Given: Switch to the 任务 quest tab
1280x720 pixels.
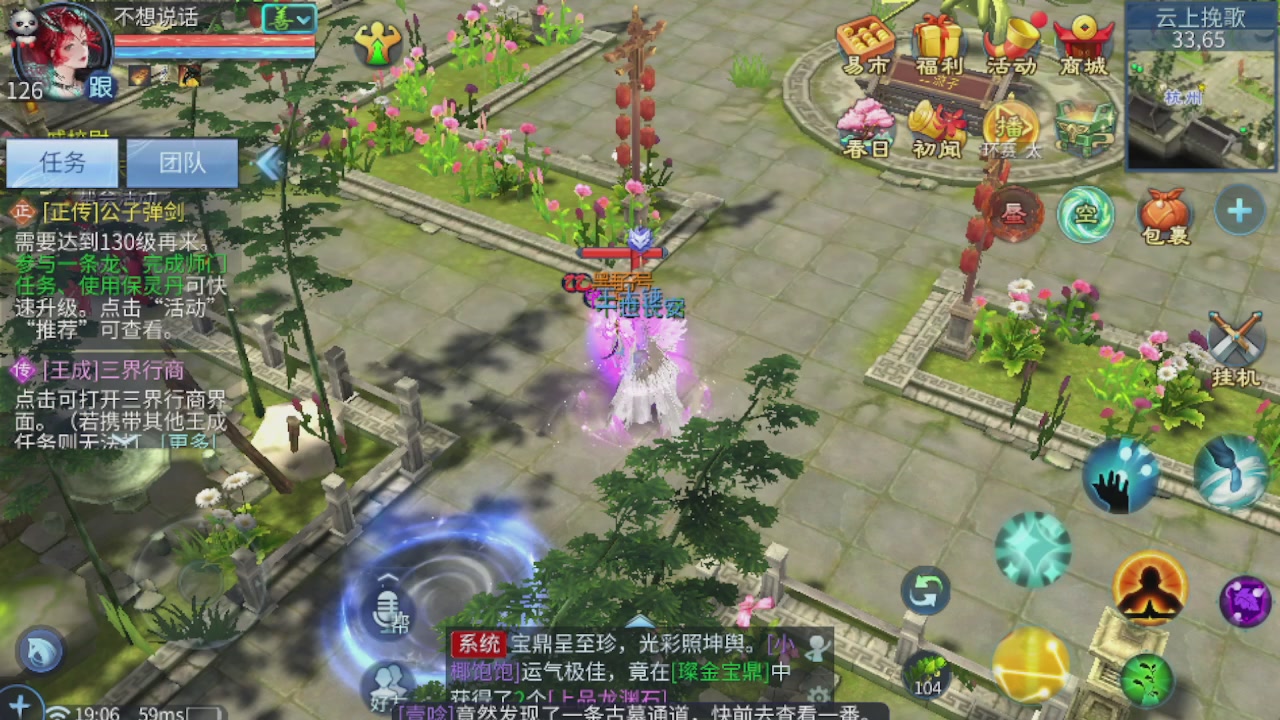Looking at the screenshot, I should point(63,162).
